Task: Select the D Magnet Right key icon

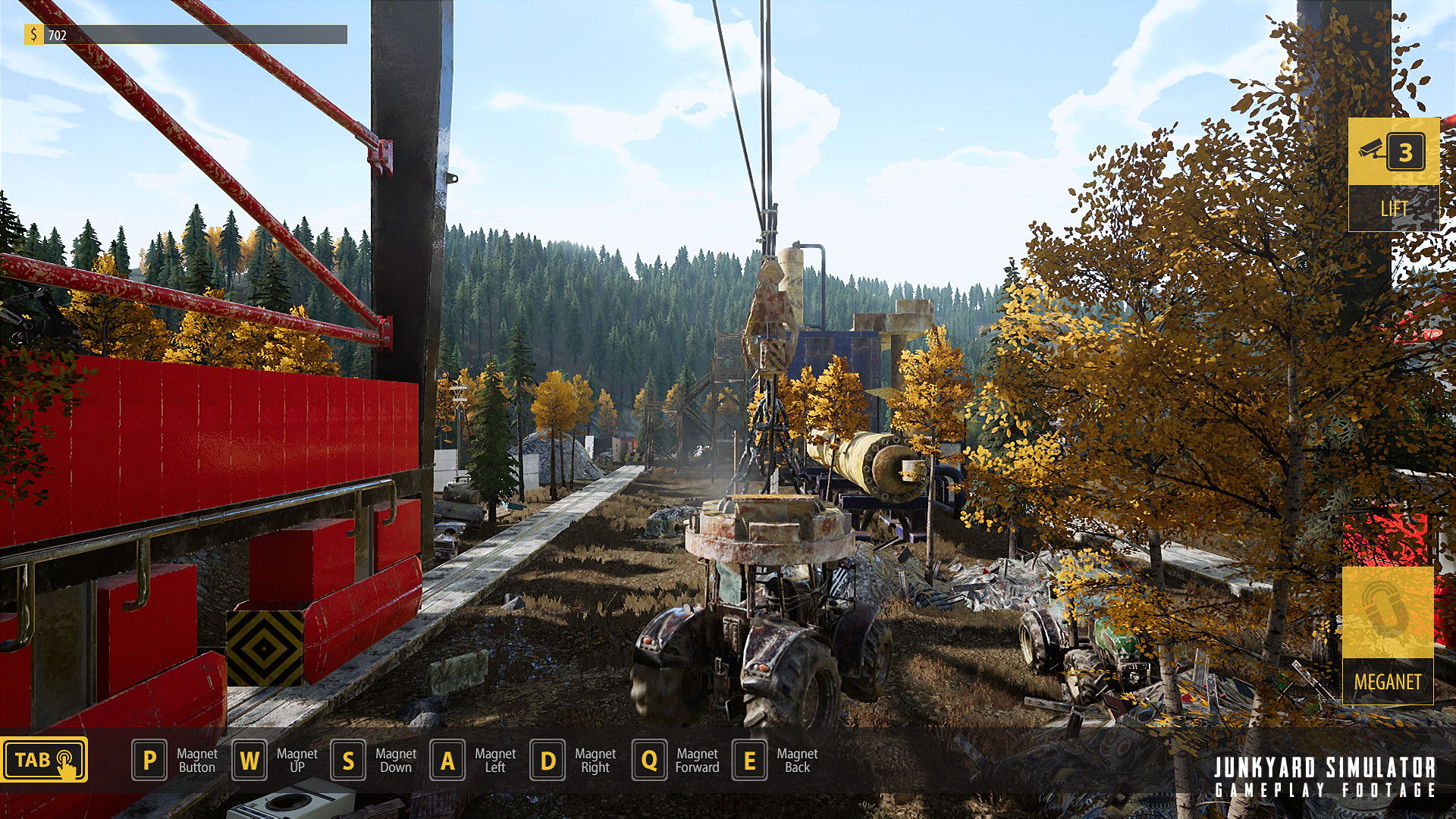Action: [x=548, y=761]
